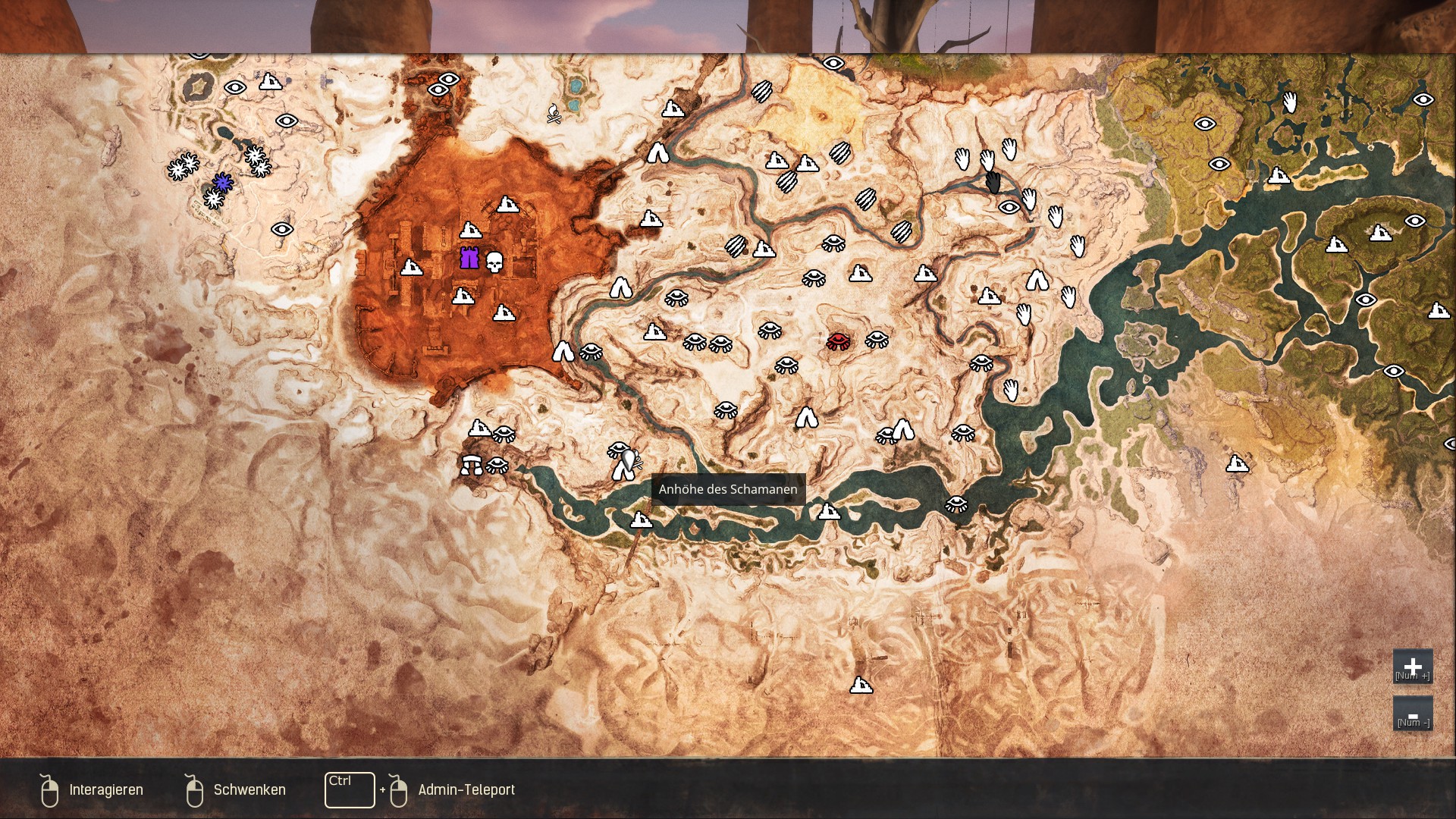The image size is (1456, 819).
Task: Click the stone arch dolmen marker
Action: 471,464
